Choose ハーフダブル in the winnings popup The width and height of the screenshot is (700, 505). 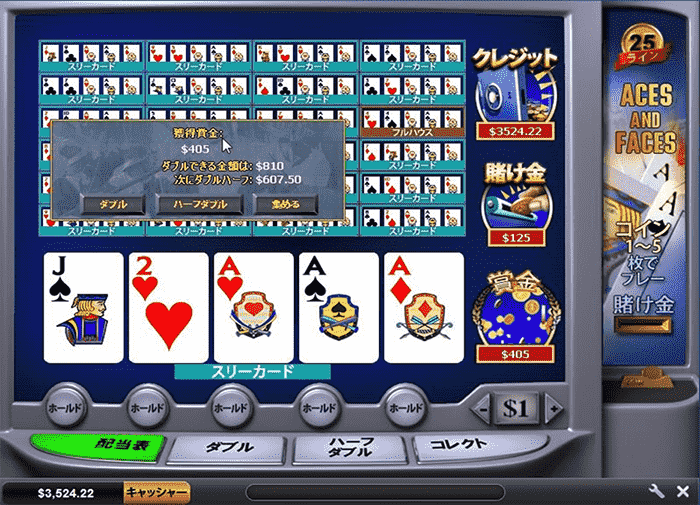tap(200, 203)
